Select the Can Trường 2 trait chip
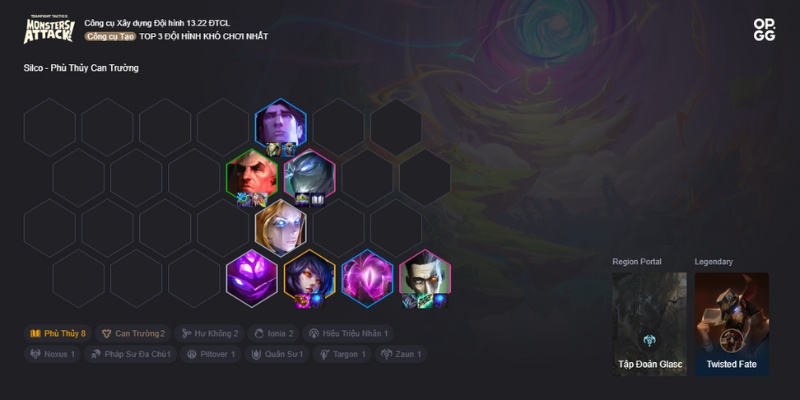 (133, 333)
